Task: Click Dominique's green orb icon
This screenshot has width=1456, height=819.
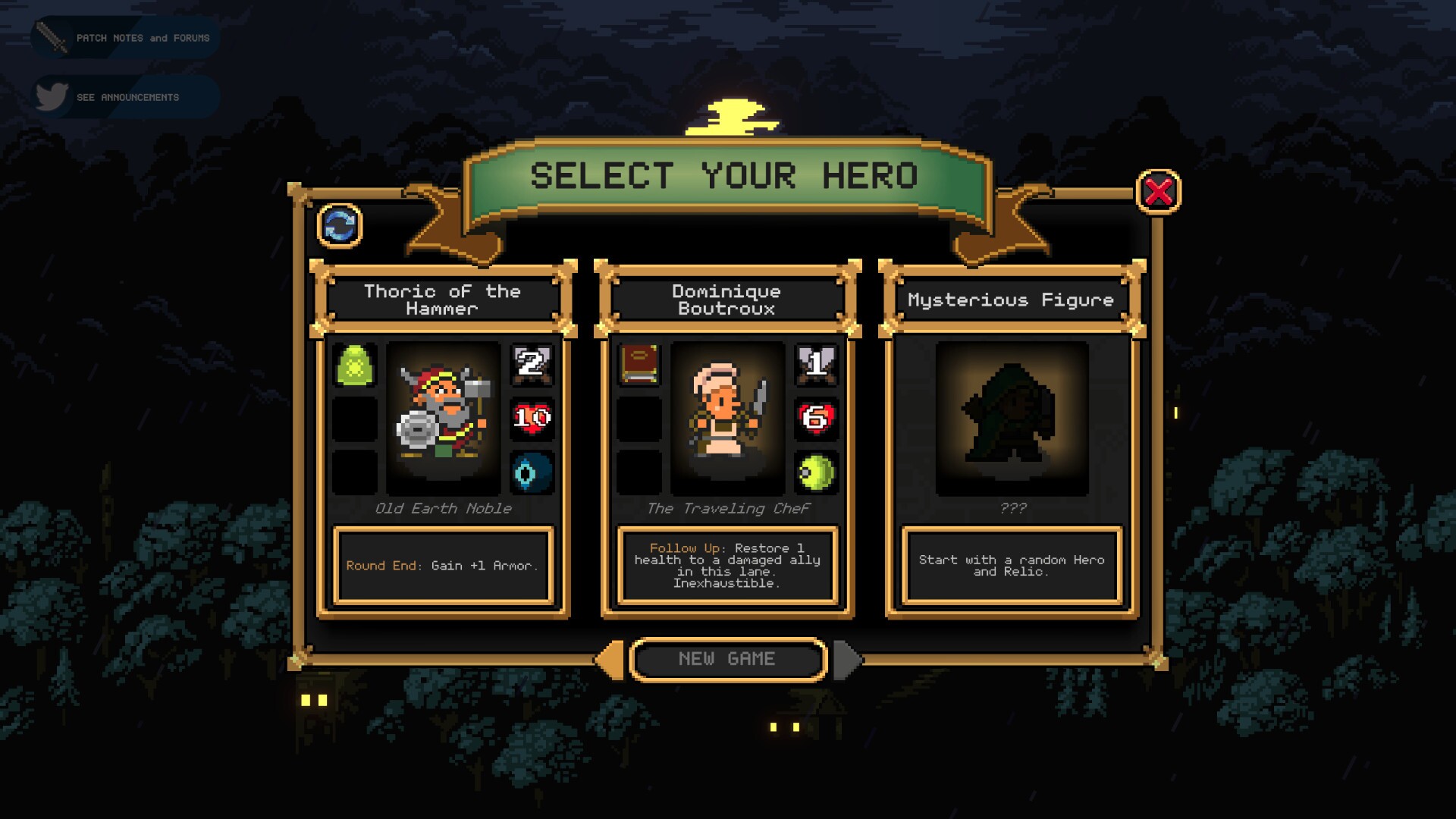Action: (x=815, y=472)
